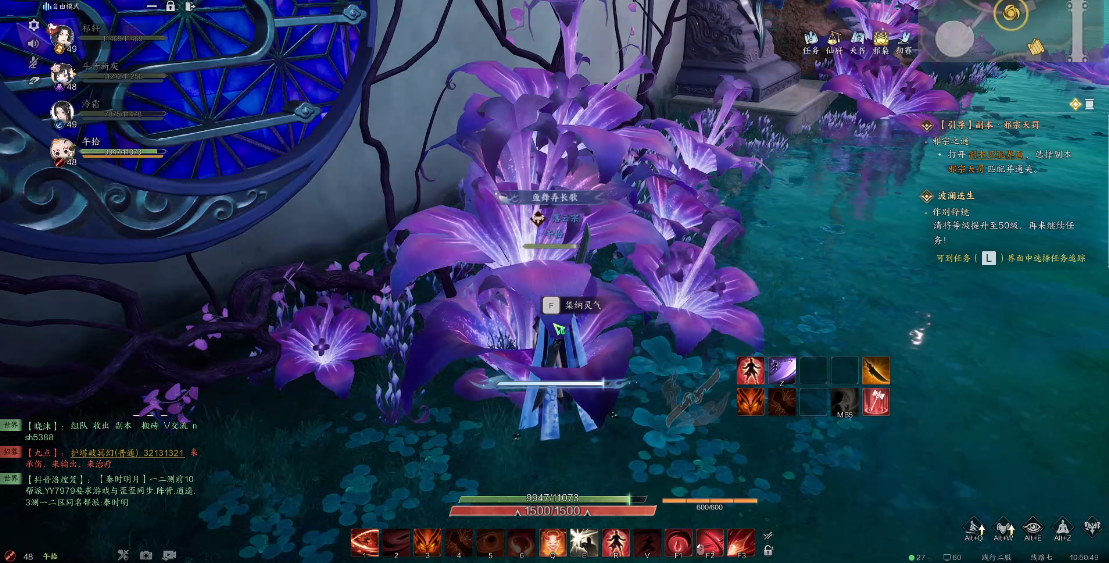Open the camera screenshot icon
The width and height of the screenshot is (1109, 563).
tap(146, 555)
